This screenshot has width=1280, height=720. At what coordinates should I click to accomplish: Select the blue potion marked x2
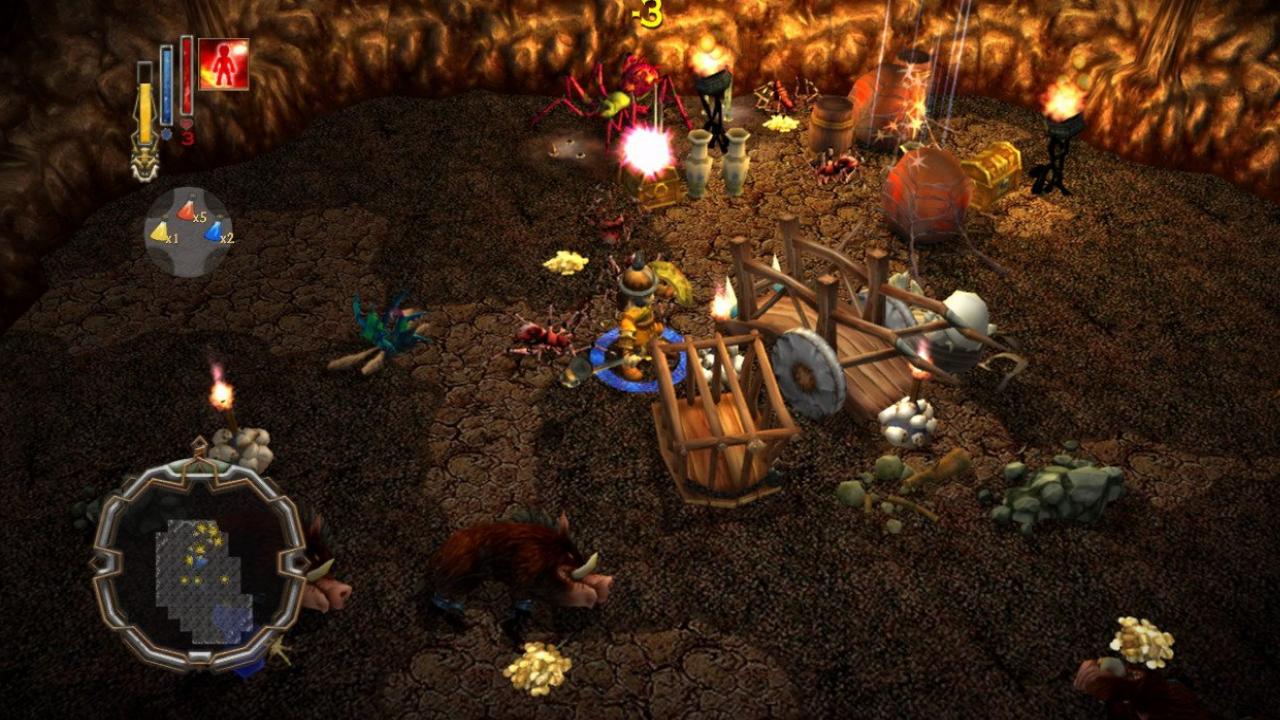[213, 231]
